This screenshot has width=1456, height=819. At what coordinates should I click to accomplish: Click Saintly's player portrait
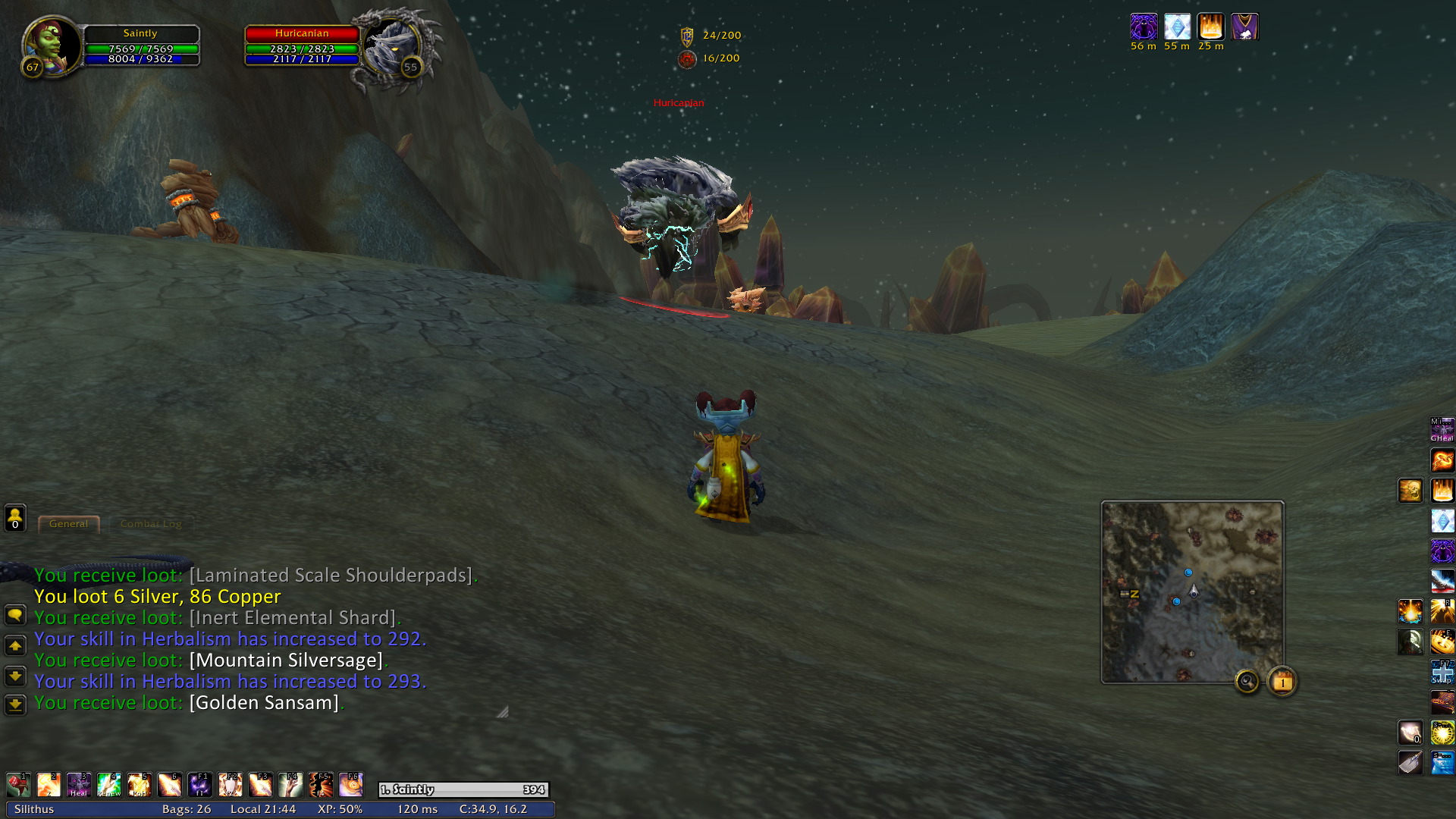click(x=52, y=45)
